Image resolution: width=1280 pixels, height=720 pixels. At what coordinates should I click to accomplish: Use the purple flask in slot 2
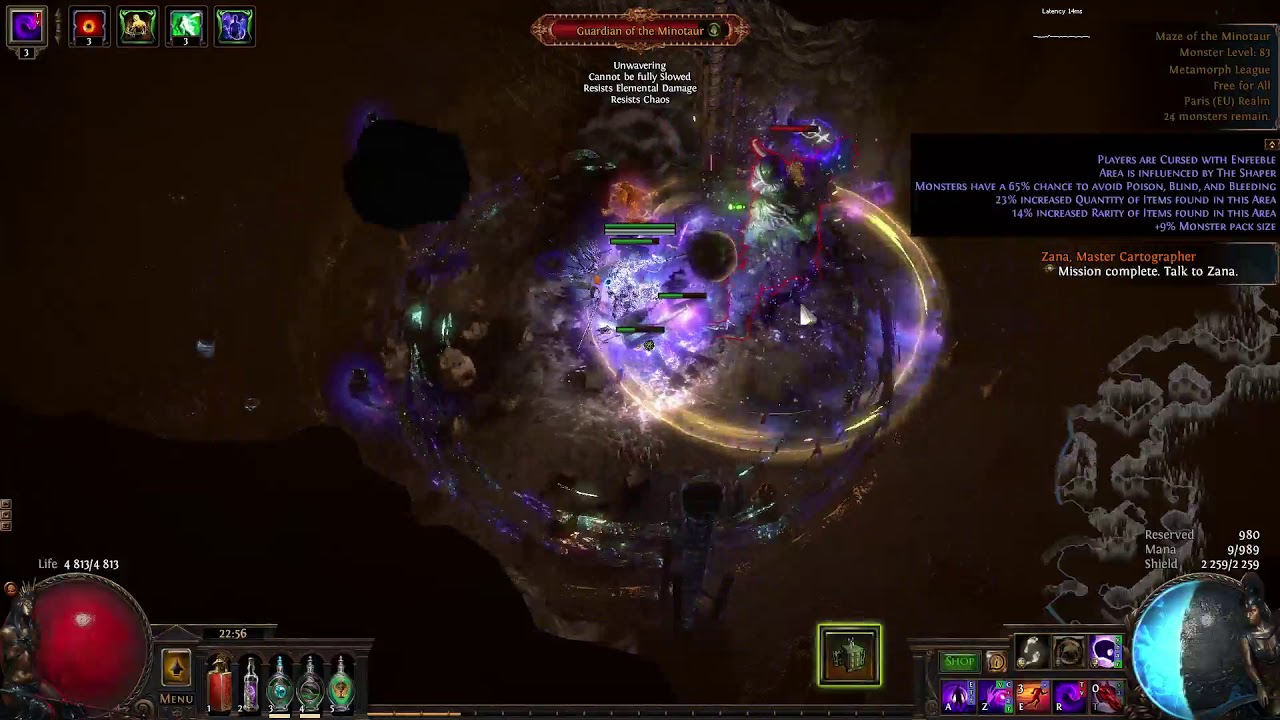coord(250,685)
